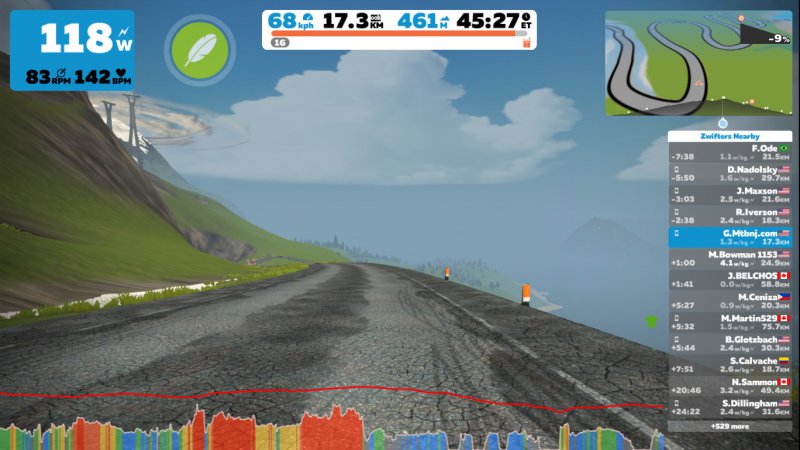This screenshot has height=450, width=800.
Task: Select J.Maxson in the rider list
Action: pyautogui.click(x=729, y=195)
